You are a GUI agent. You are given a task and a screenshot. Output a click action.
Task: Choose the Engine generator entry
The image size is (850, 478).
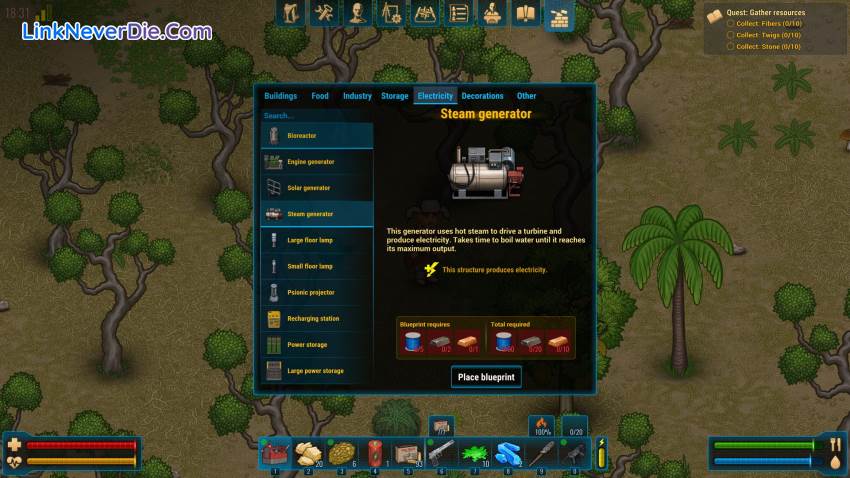(x=317, y=162)
